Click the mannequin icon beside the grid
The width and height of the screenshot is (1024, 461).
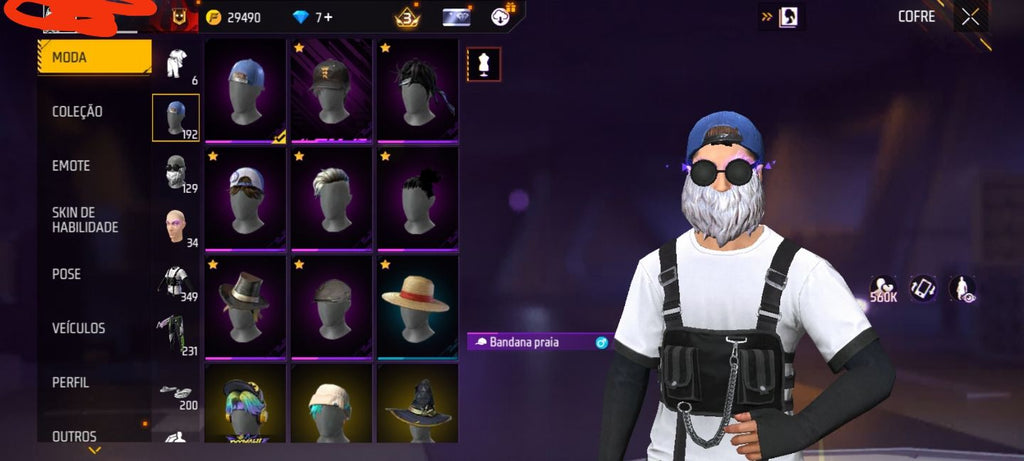484,65
